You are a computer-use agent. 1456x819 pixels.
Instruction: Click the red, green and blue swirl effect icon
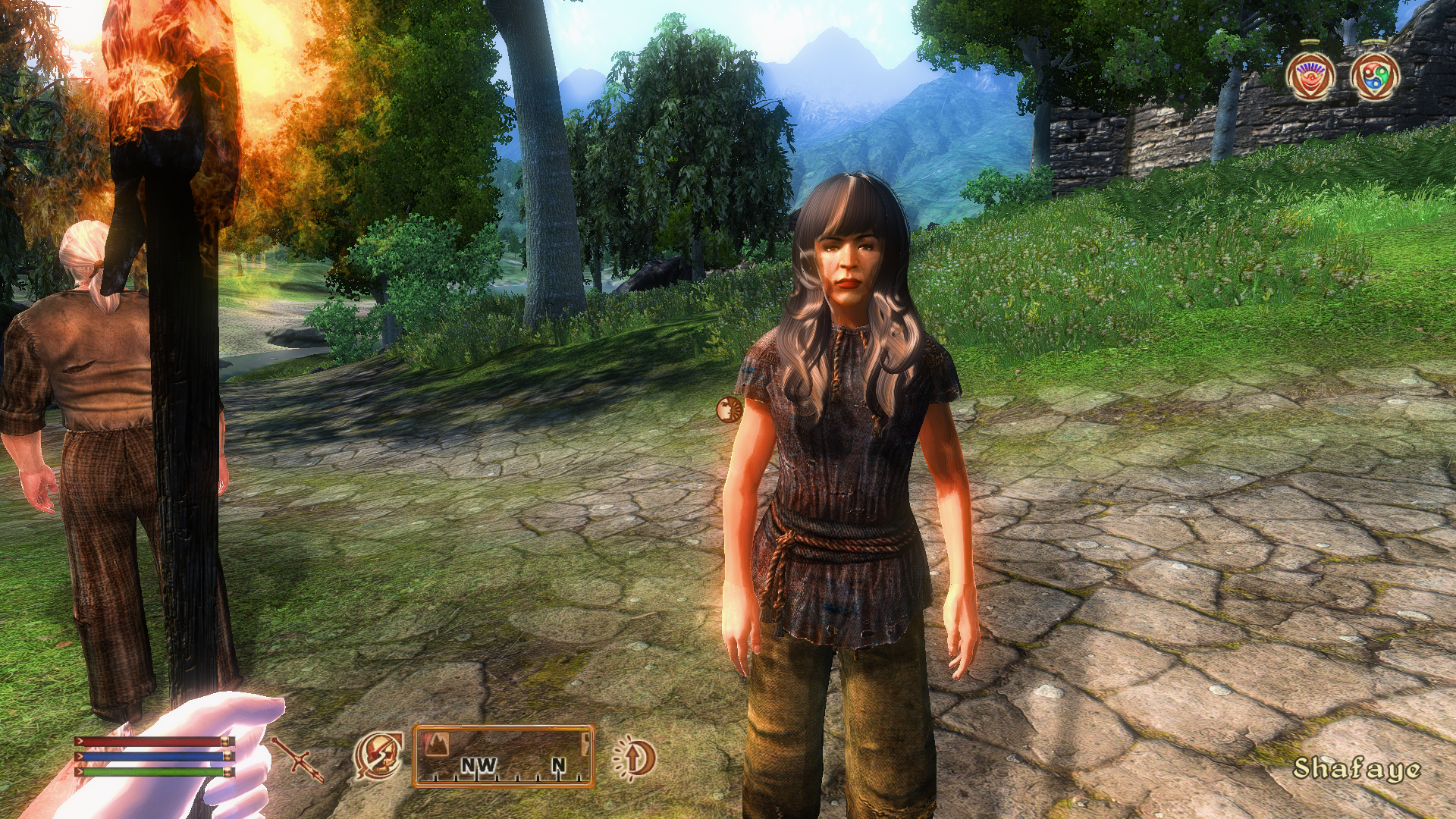[x=1375, y=77]
